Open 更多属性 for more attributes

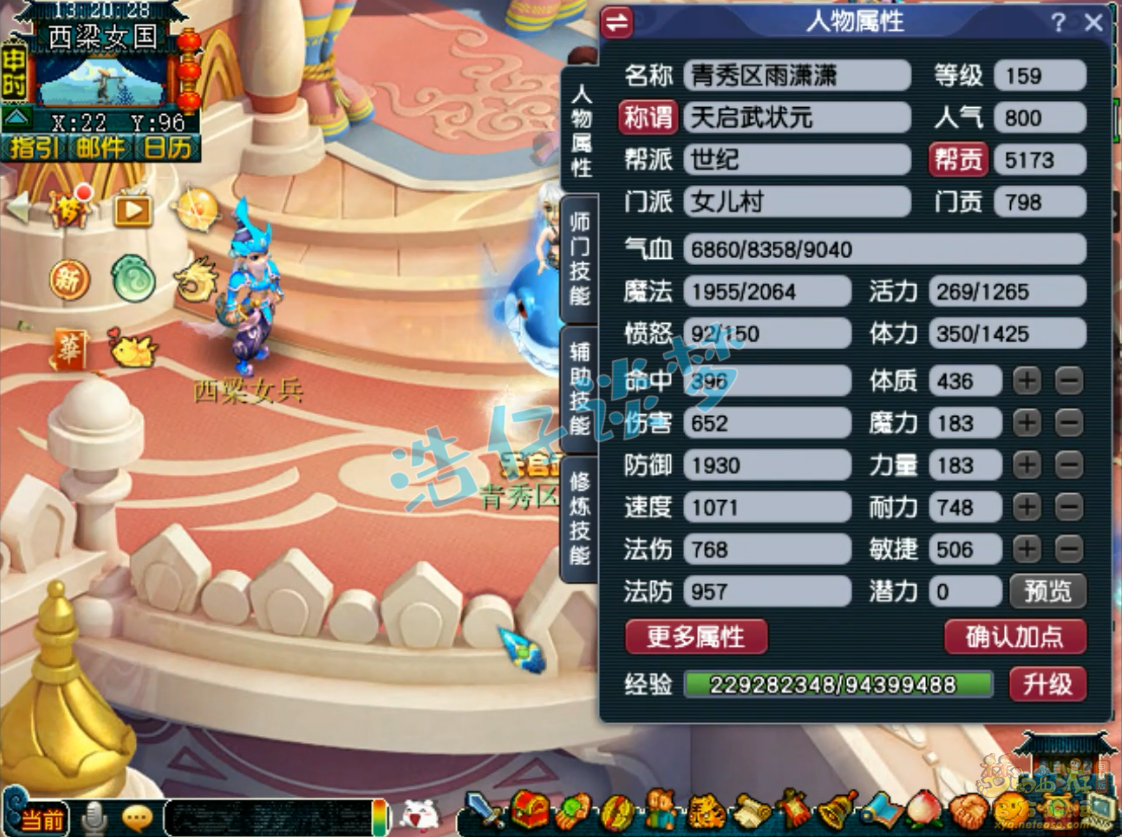(696, 637)
